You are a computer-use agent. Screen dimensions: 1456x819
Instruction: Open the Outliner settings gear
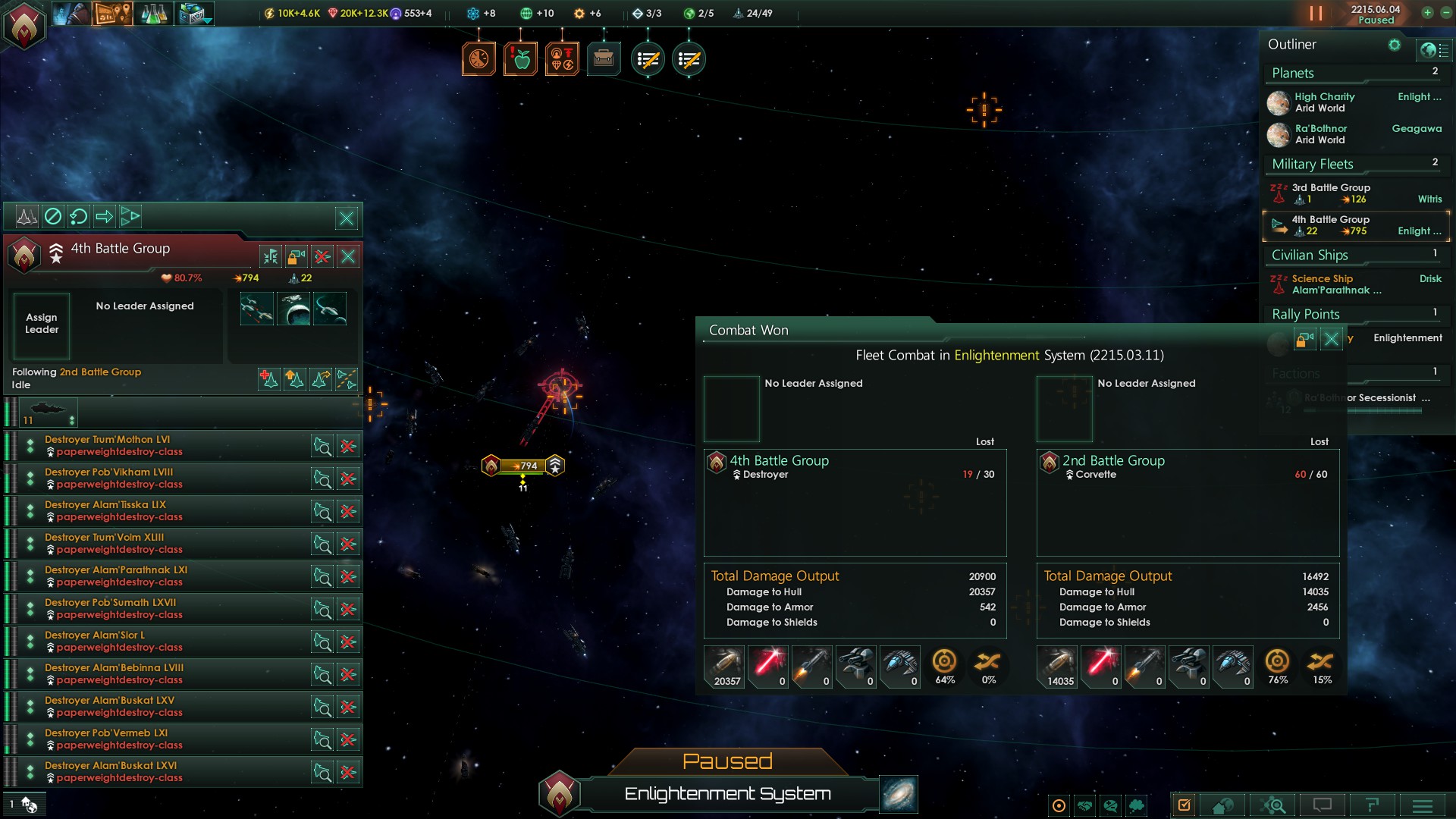click(1394, 45)
